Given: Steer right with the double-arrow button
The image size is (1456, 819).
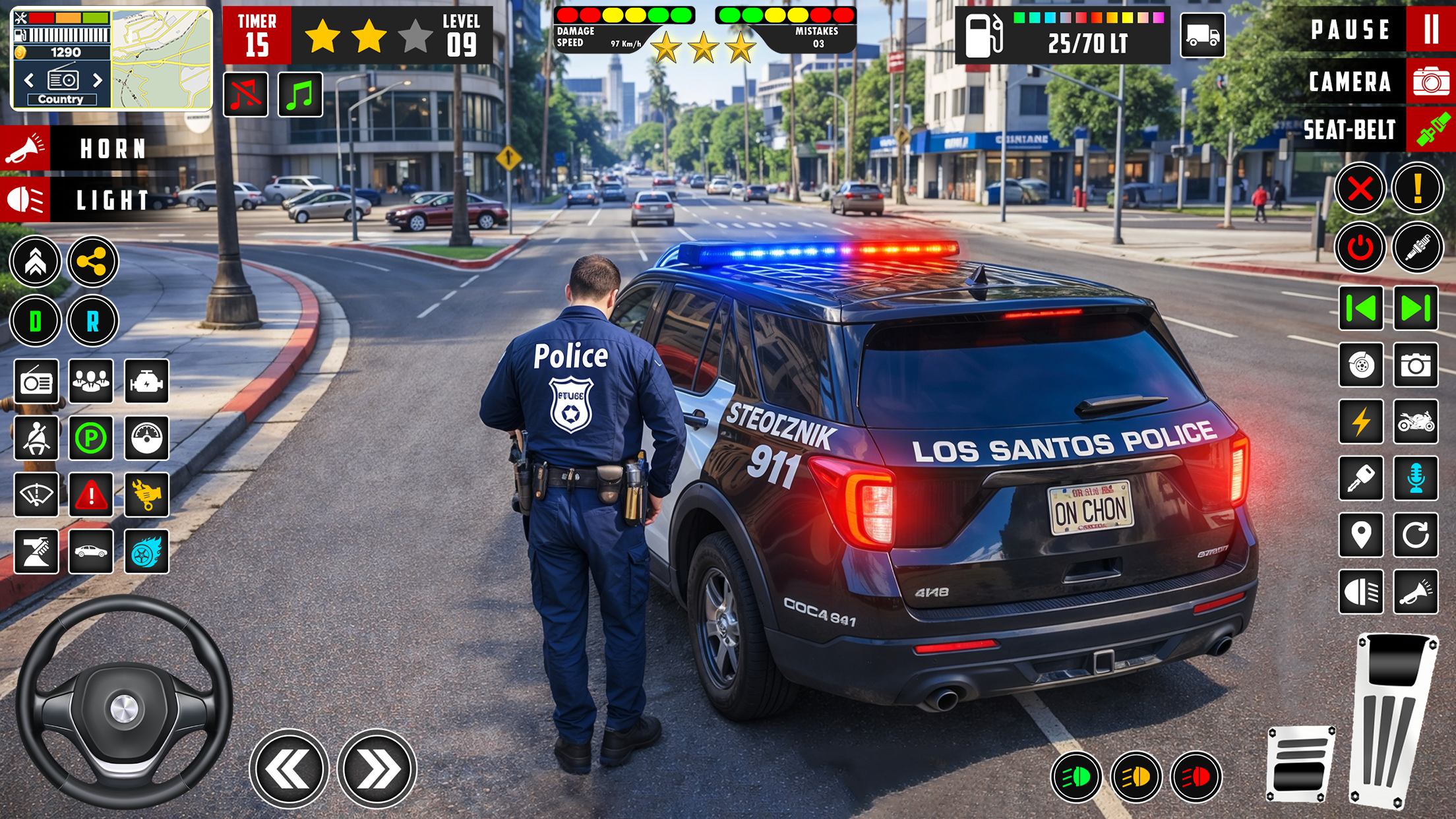Looking at the screenshot, I should pos(377,768).
